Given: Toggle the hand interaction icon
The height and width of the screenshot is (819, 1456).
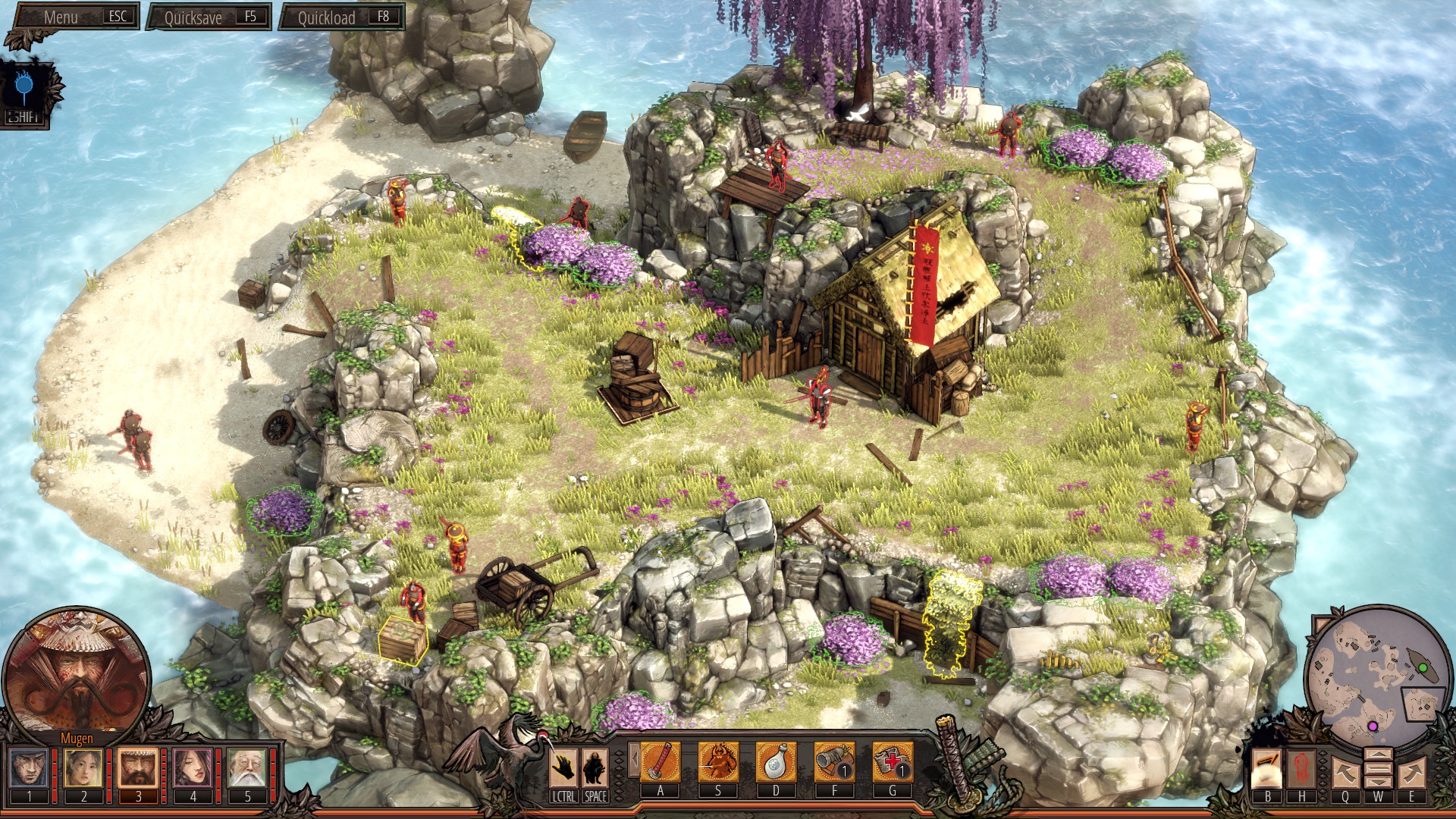Looking at the screenshot, I should point(563,768).
